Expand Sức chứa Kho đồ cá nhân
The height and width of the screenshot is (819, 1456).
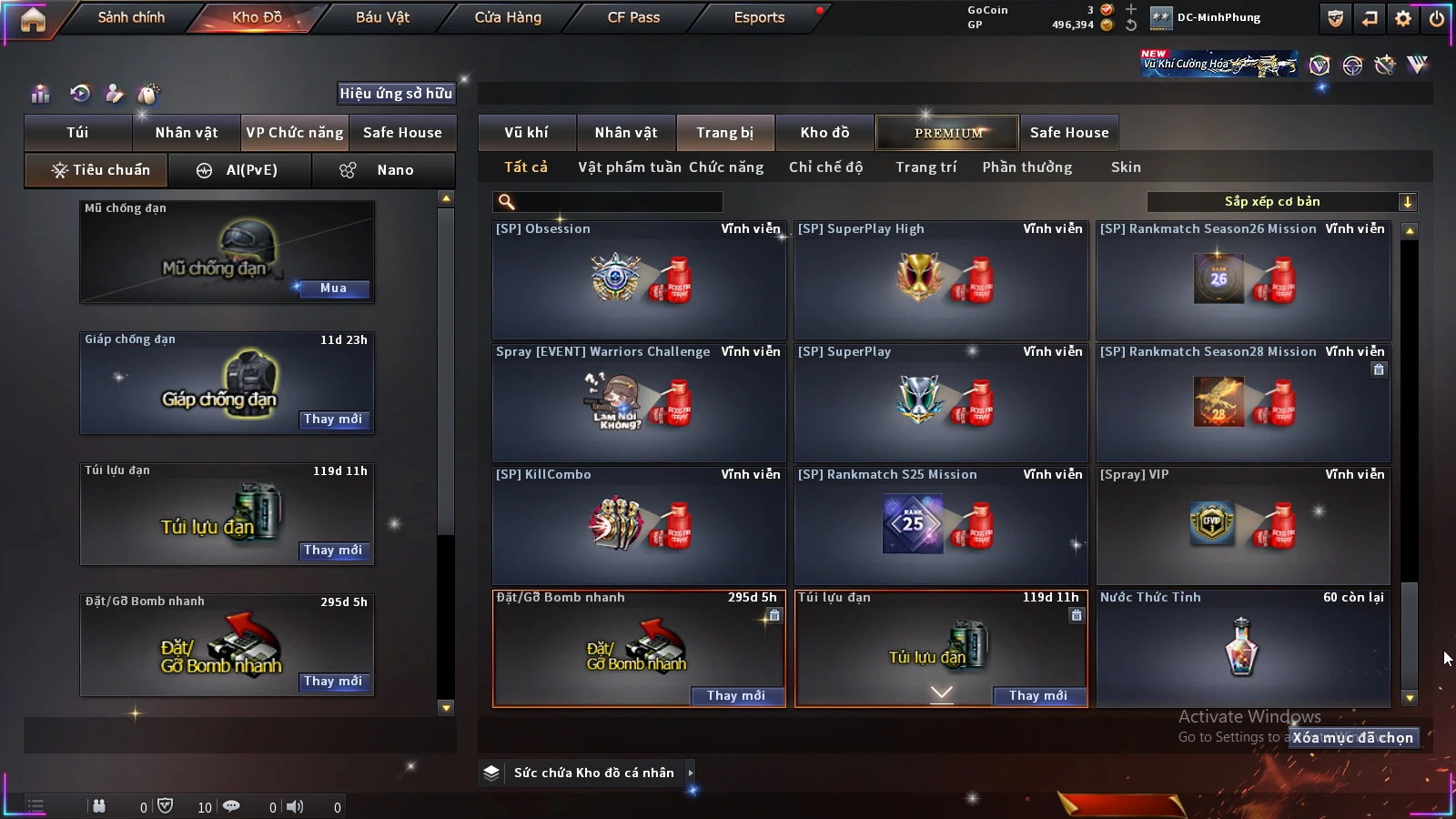690,773
